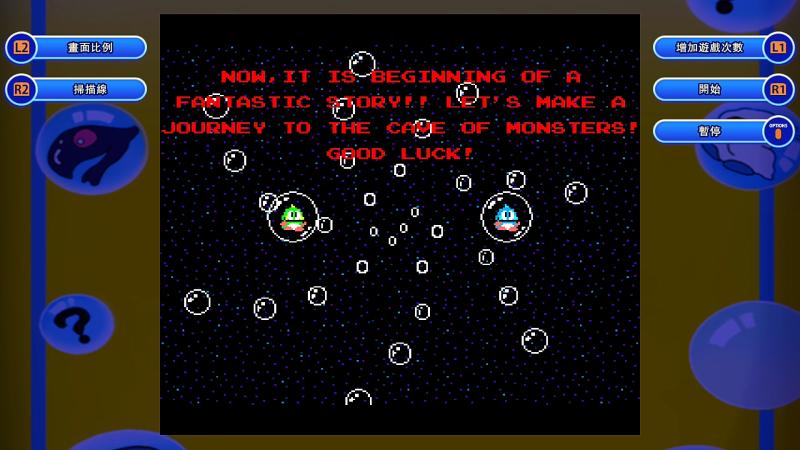Click the 增加遊戲次數 add credits button
Screen dimensions: 800x450
click(x=710, y=48)
